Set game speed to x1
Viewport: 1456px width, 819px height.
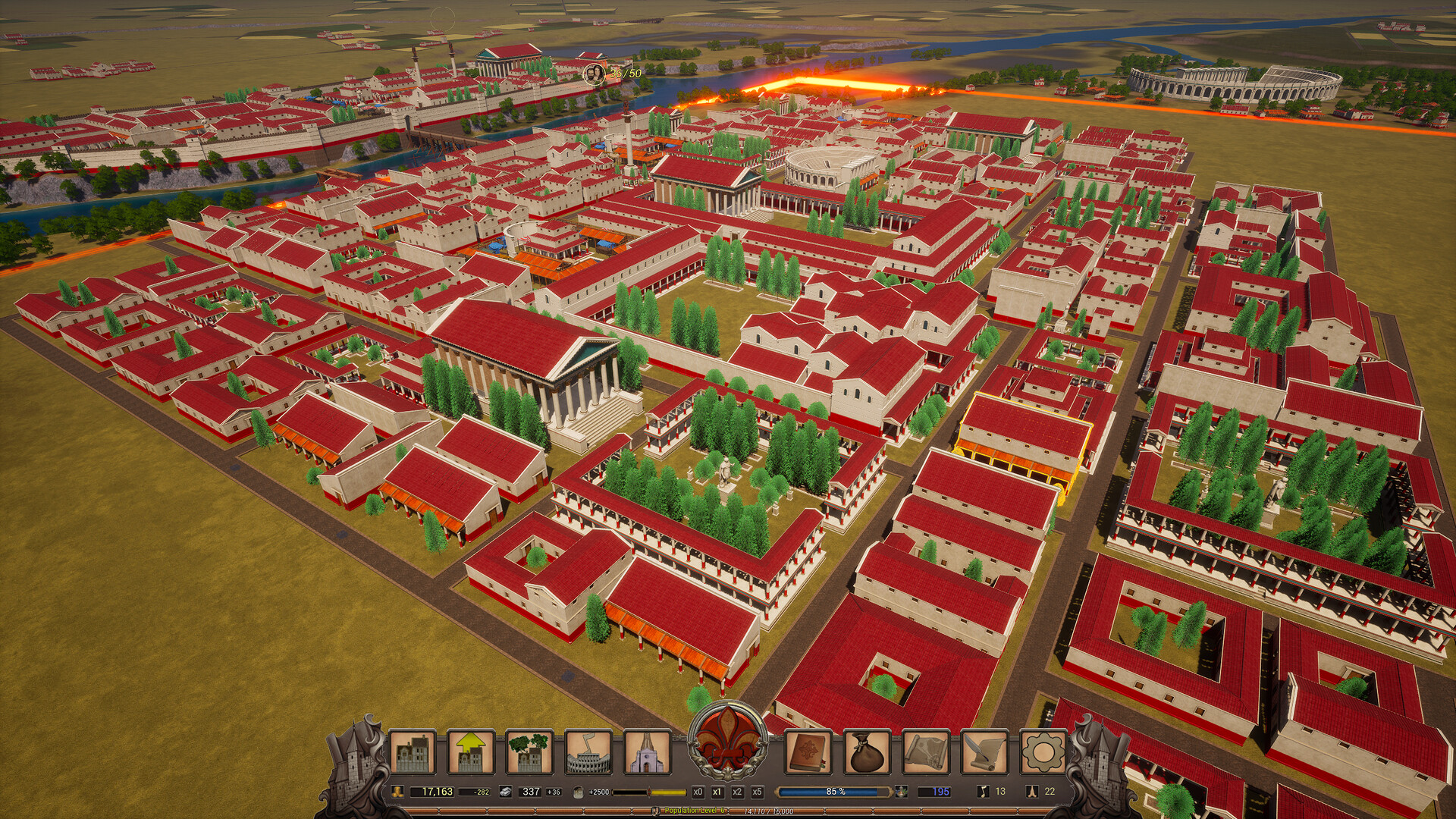(717, 792)
